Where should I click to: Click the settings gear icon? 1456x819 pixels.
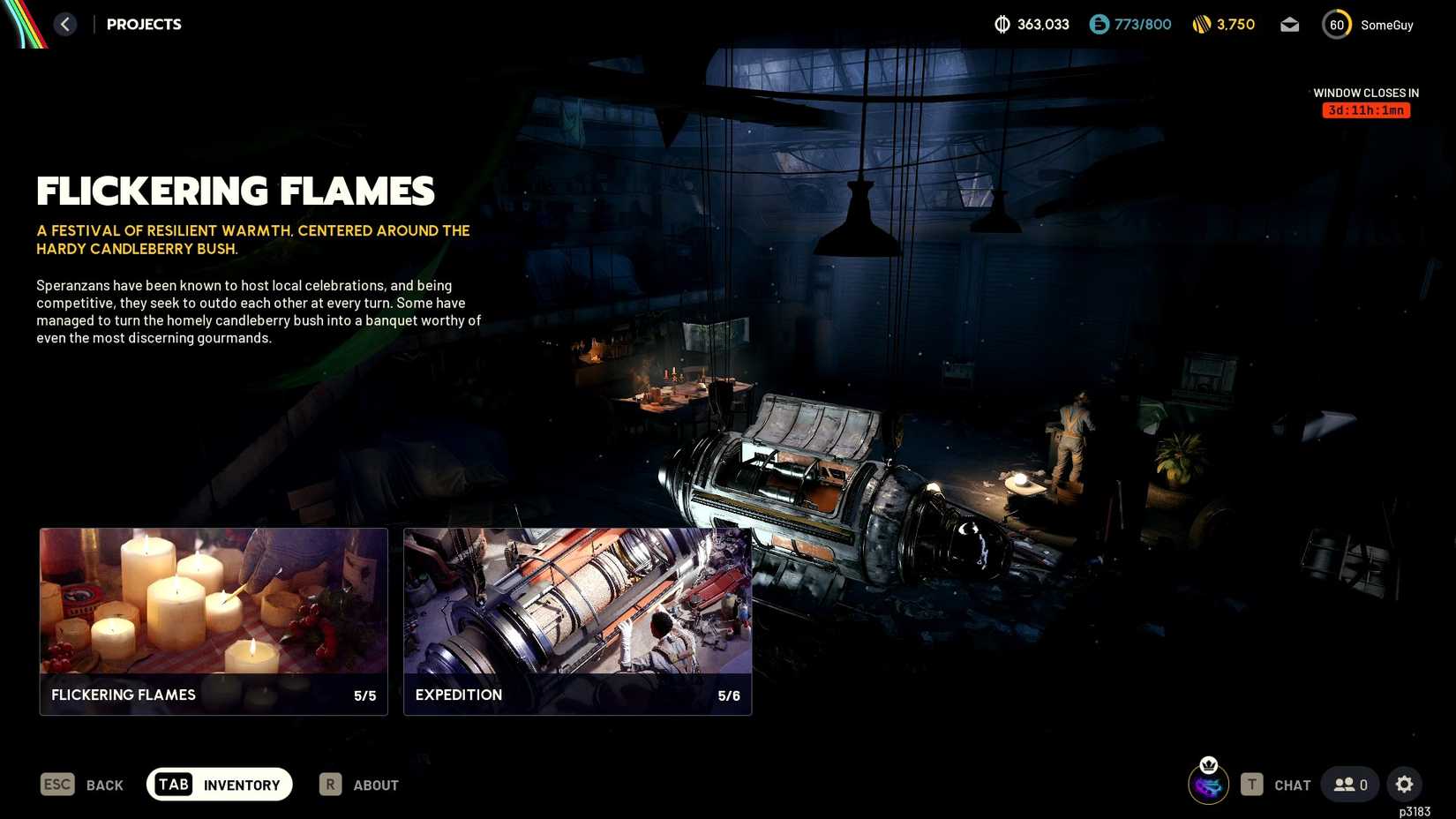pos(1405,784)
